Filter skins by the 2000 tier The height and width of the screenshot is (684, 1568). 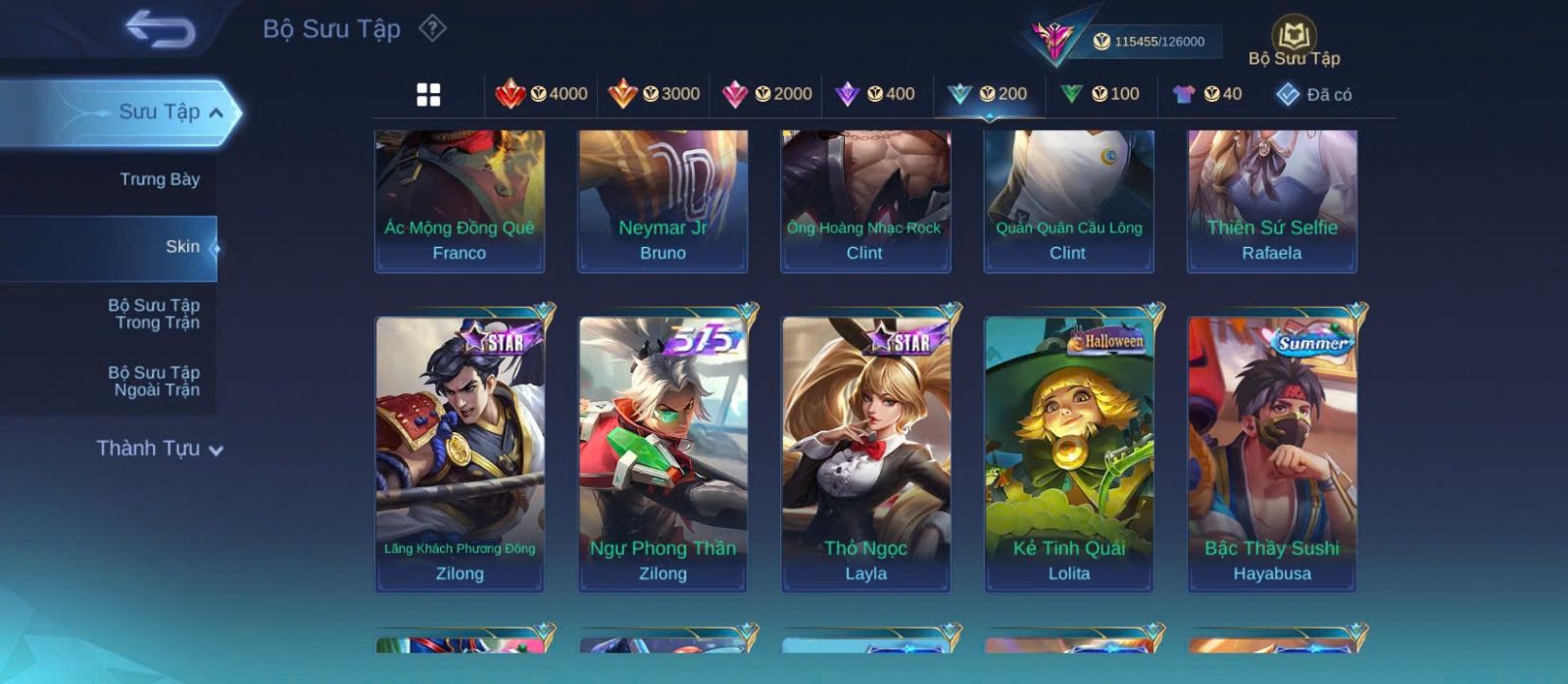[x=766, y=94]
